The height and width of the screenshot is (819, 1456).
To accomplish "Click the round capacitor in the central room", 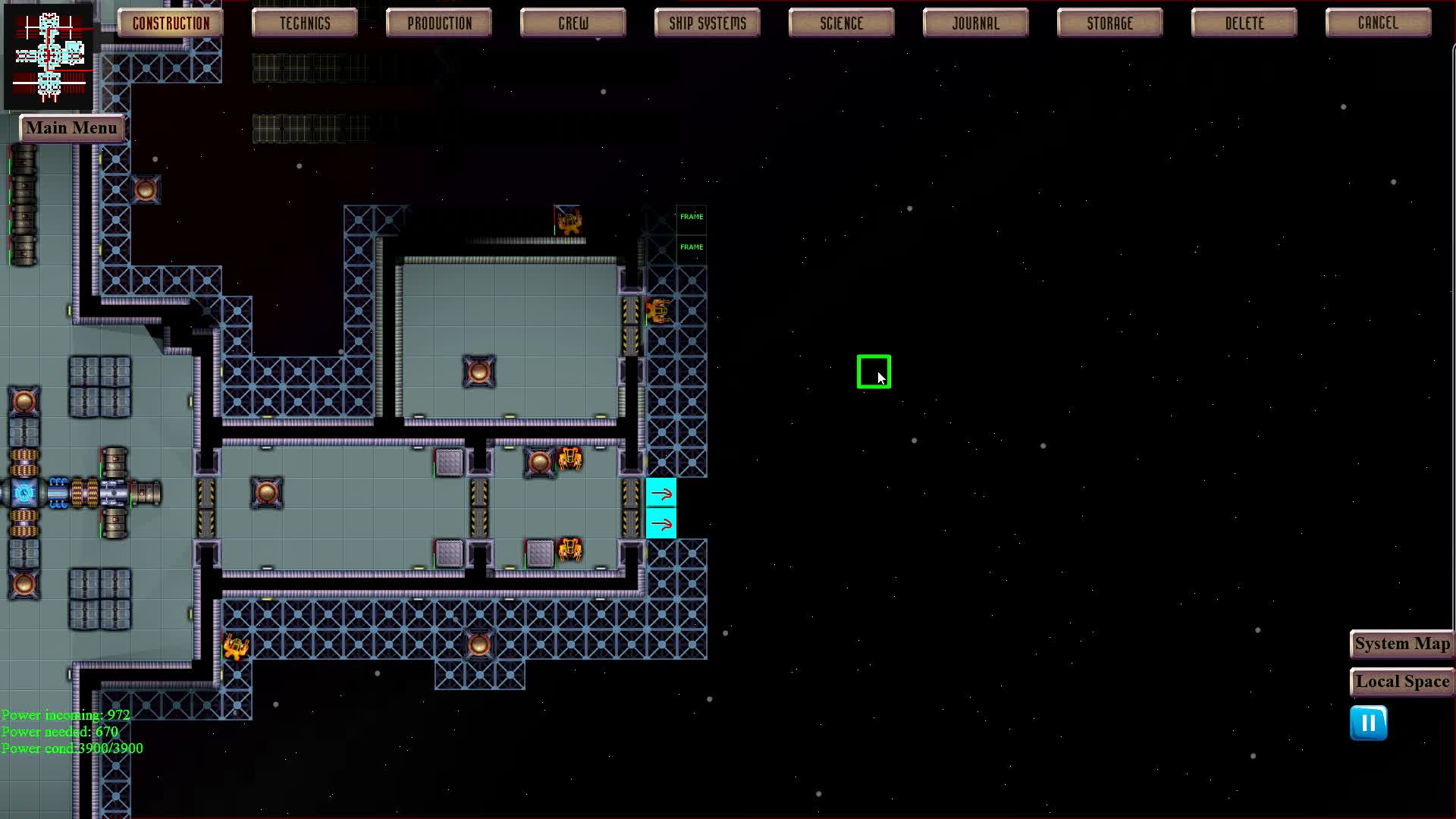I will point(479,371).
